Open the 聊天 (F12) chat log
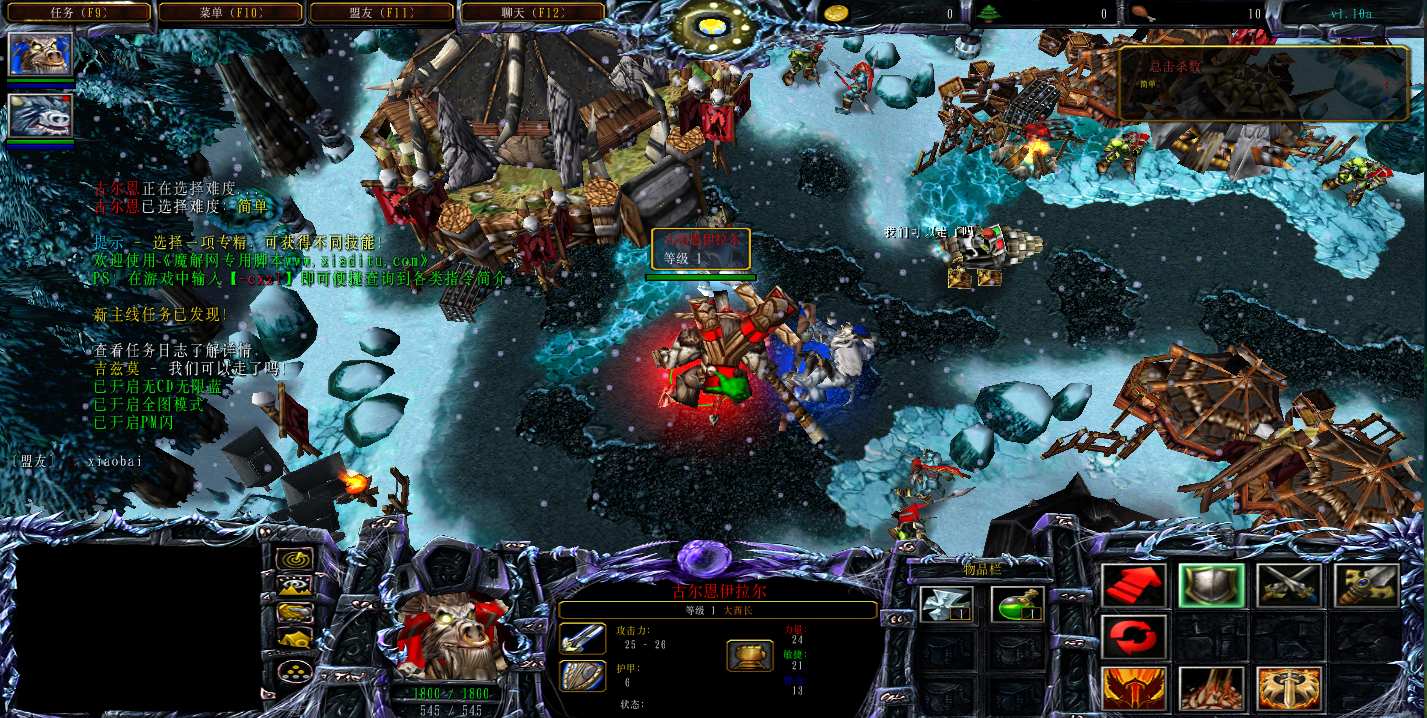 point(532,12)
